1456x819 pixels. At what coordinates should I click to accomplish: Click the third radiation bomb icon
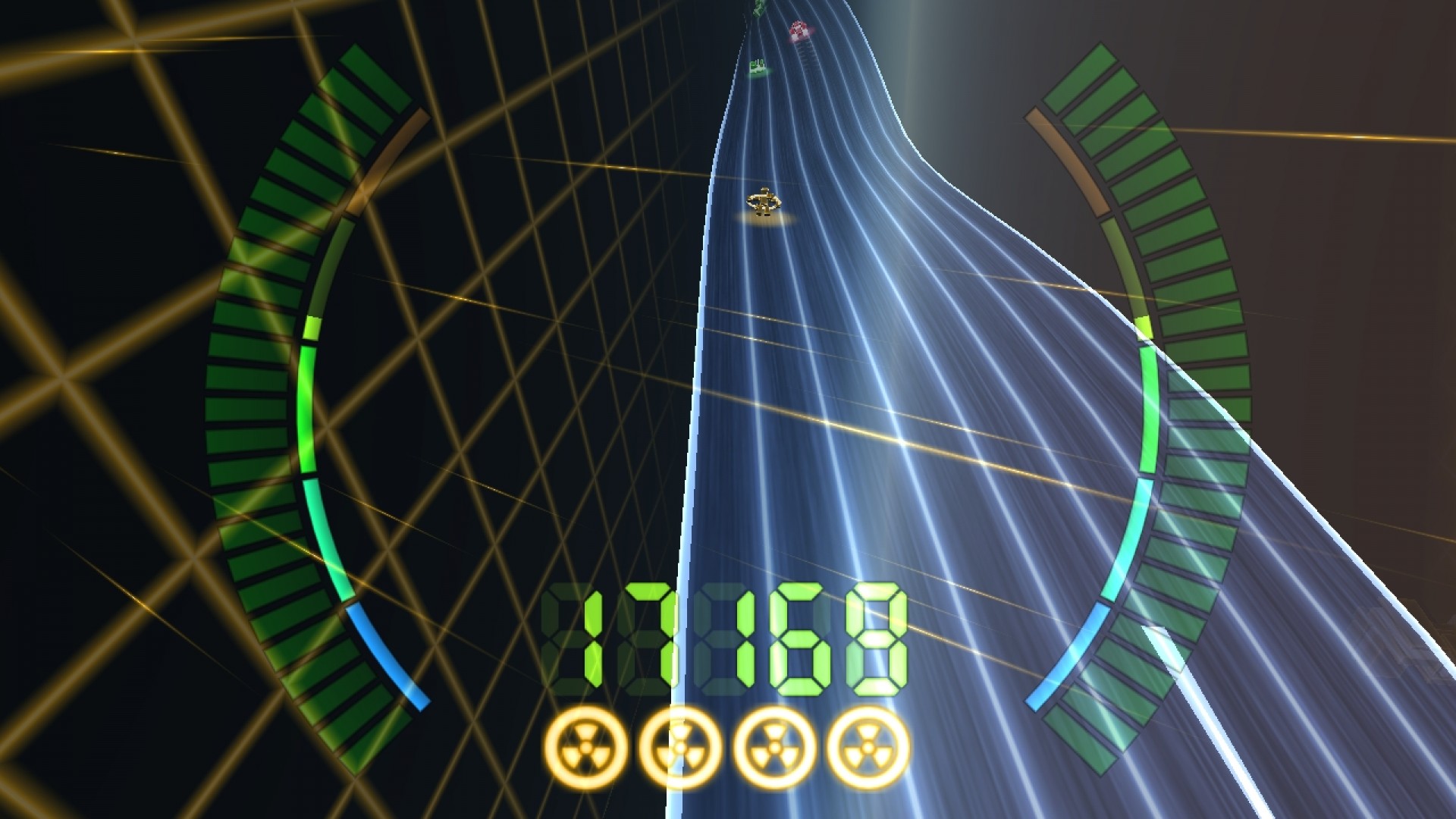click(772, 747)
